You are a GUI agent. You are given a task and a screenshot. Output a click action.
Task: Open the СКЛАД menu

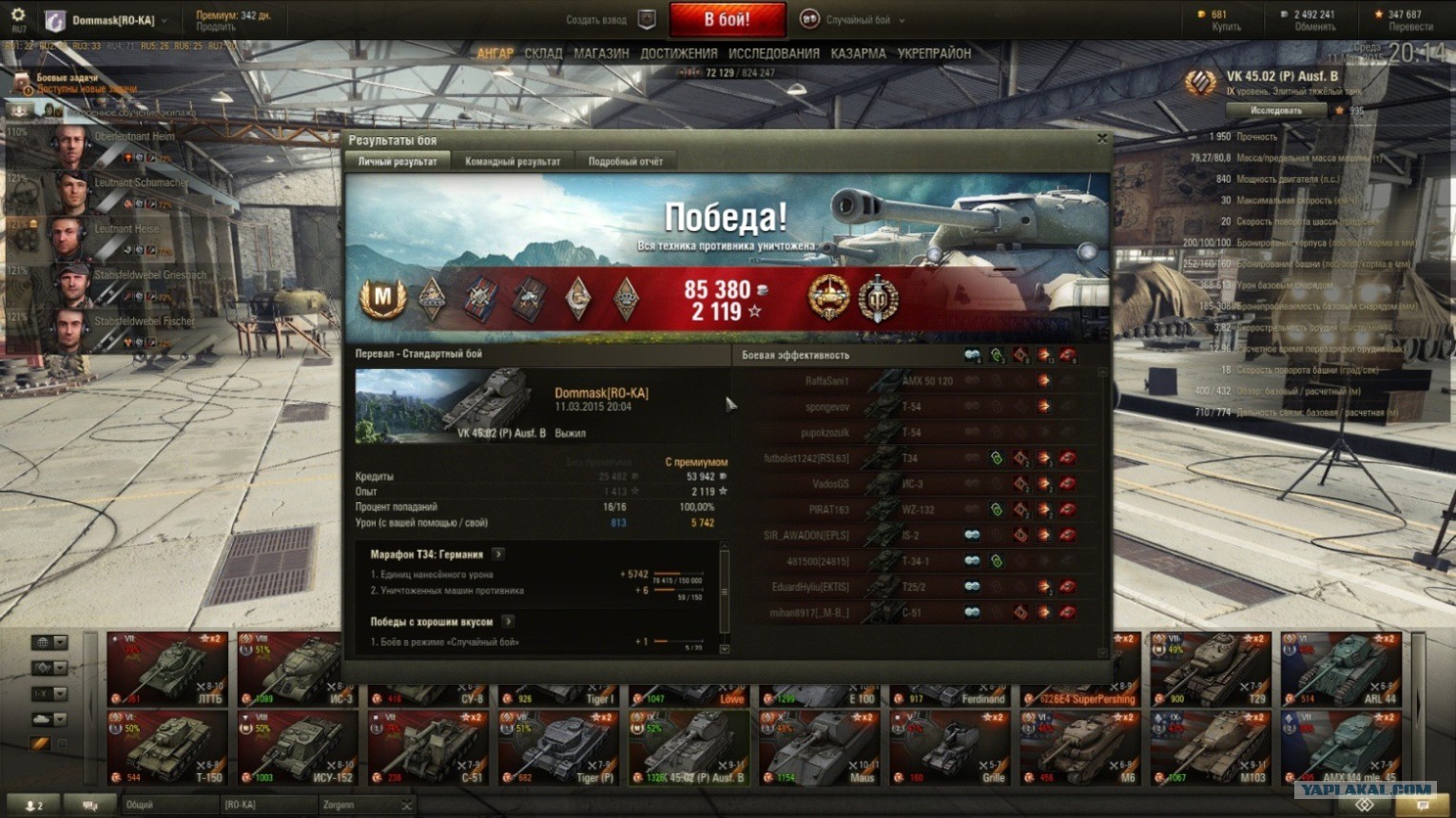click(x=543, y=54)
